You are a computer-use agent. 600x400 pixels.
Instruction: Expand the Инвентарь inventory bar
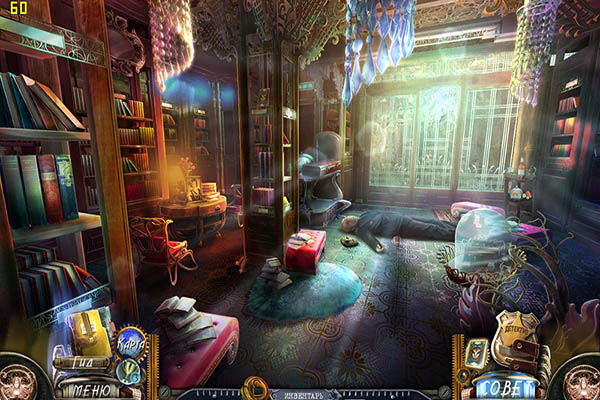coord(304,394)
